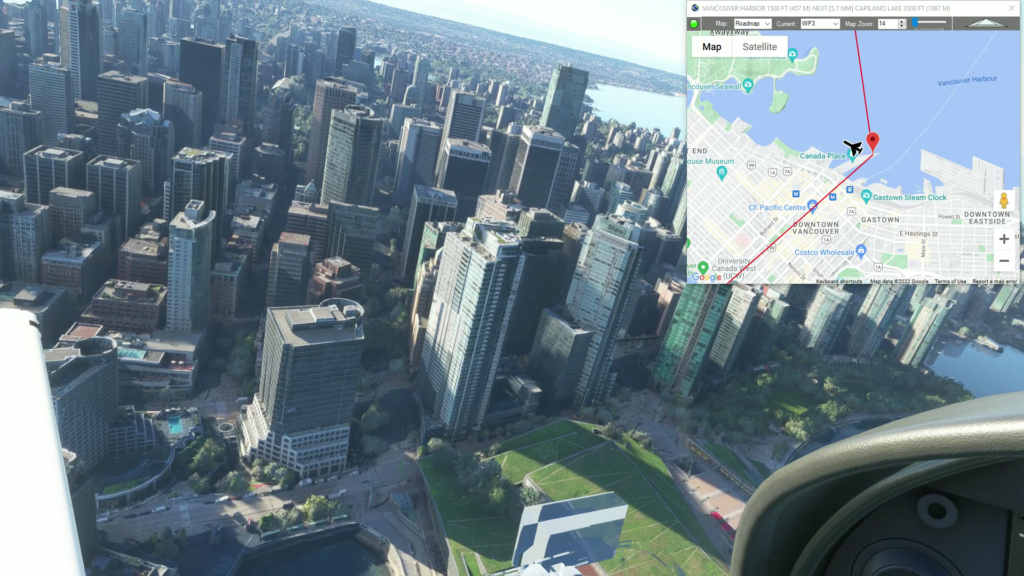This screenshot has height=576, width=1024.
Task: Click the Map Zoom number field
Action: pos(889,23)
